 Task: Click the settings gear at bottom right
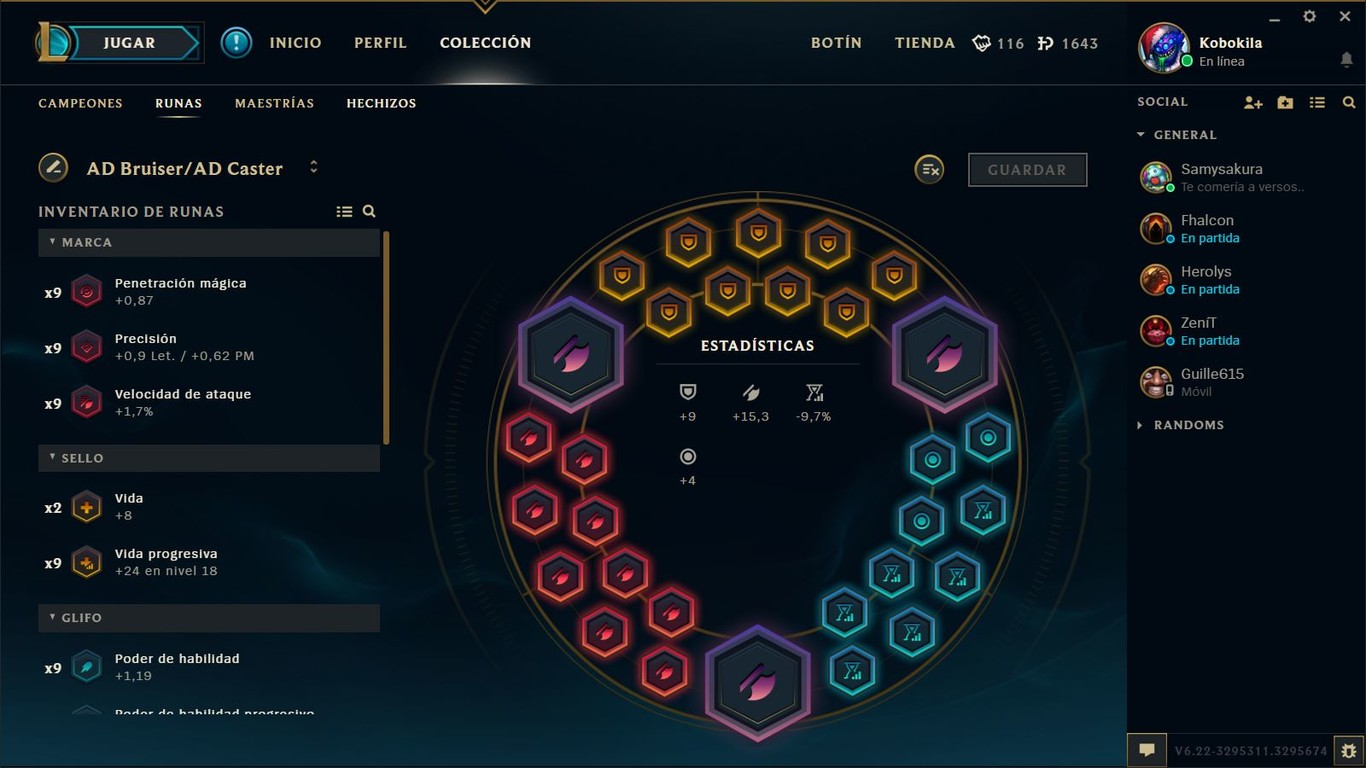1347,749
